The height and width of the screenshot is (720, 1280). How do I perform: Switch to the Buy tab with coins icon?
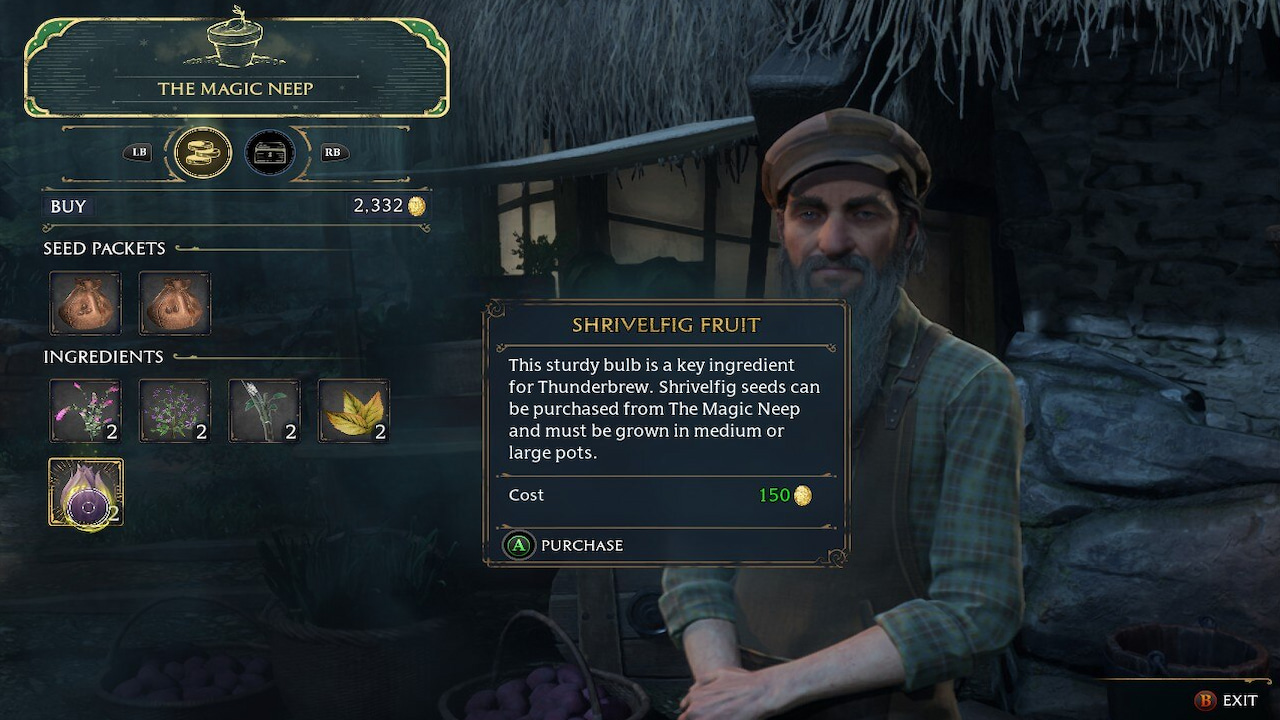click(203, 153)
